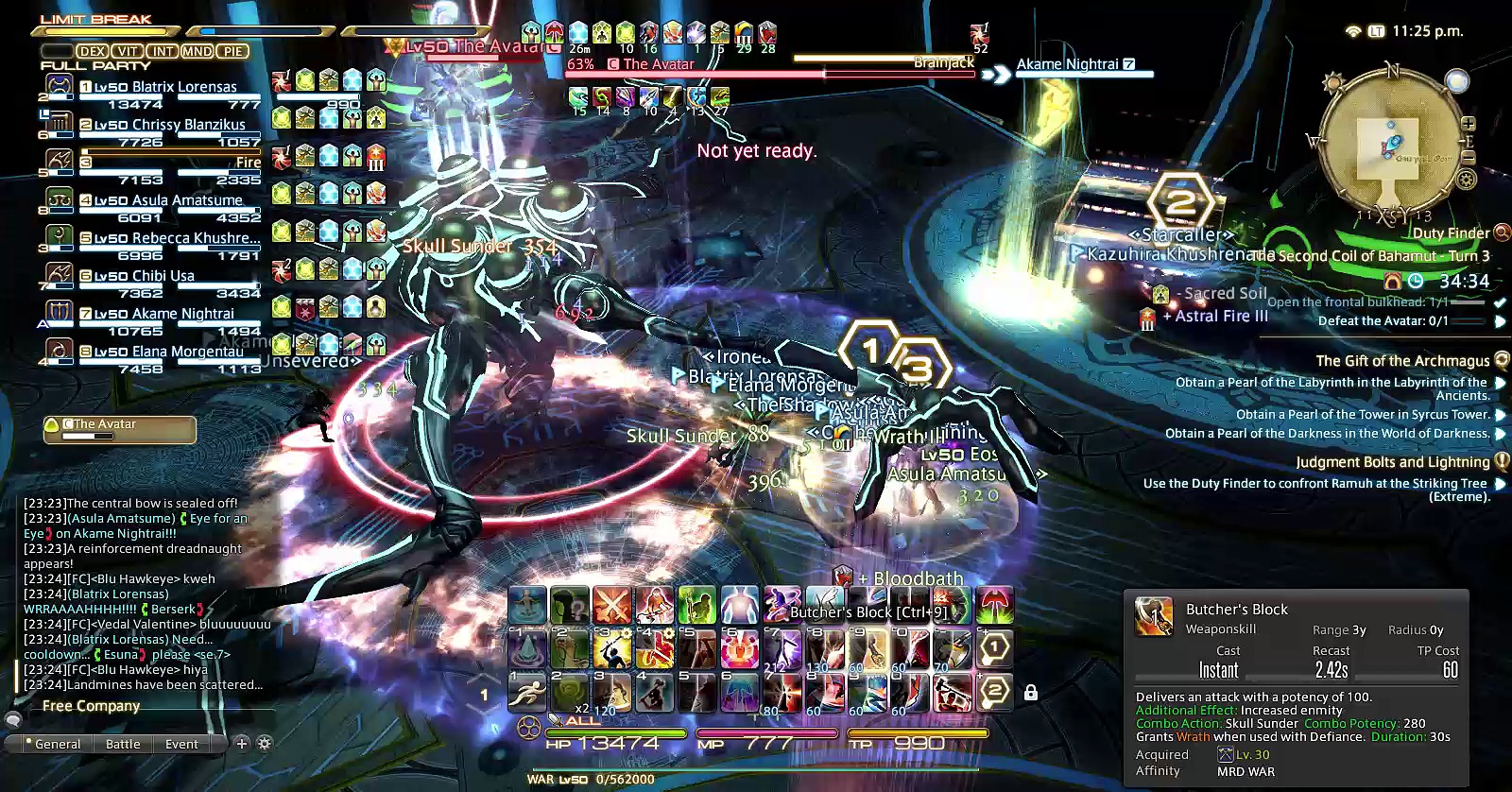Activate the Sprint running figure action
Image resolution: width=1512 pixels, height=792 pixels.
point(526,693)
